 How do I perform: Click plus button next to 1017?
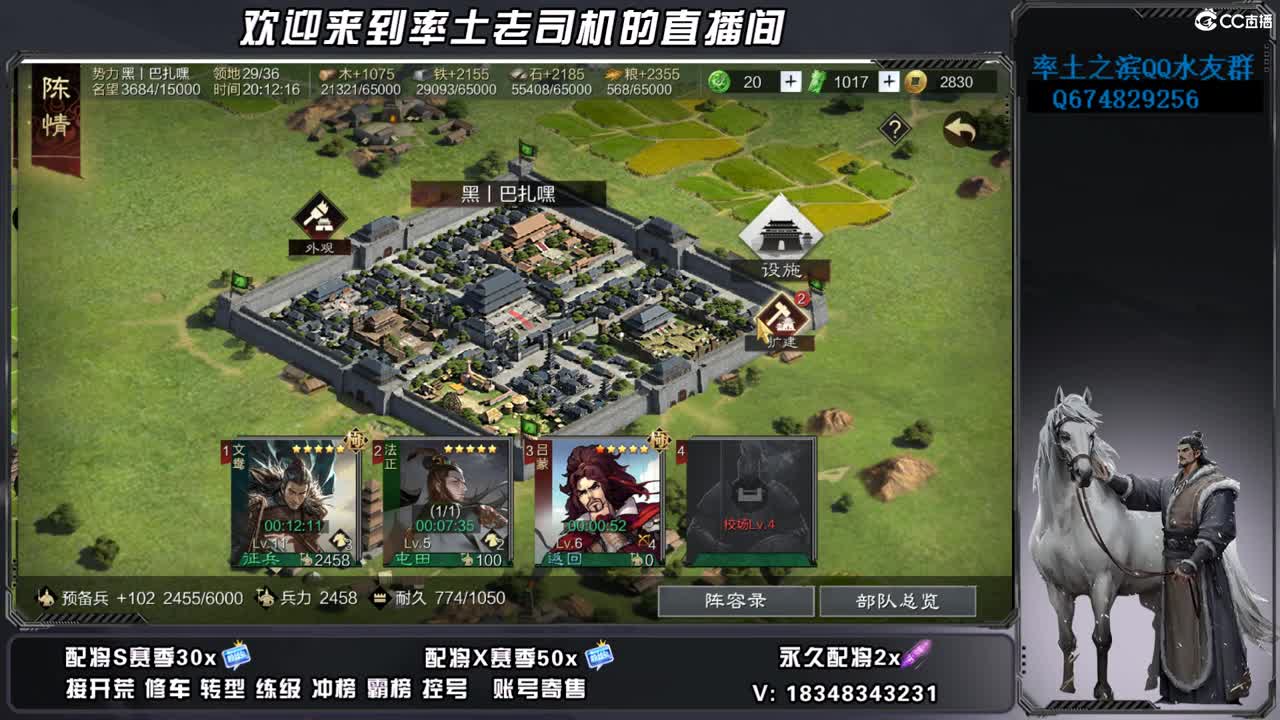tap(887, 81)
